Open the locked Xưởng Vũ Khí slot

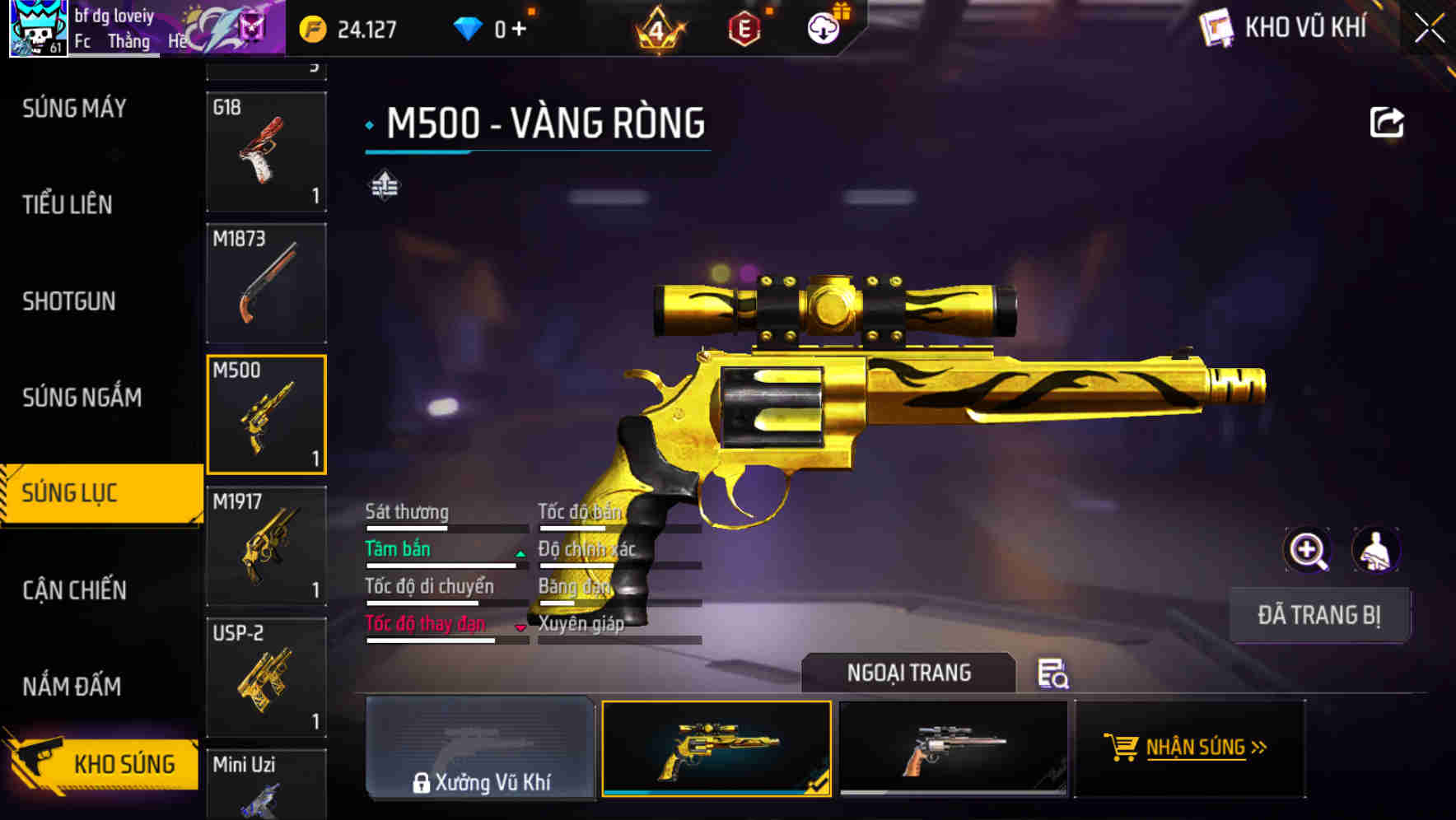(x=481, y=749)
